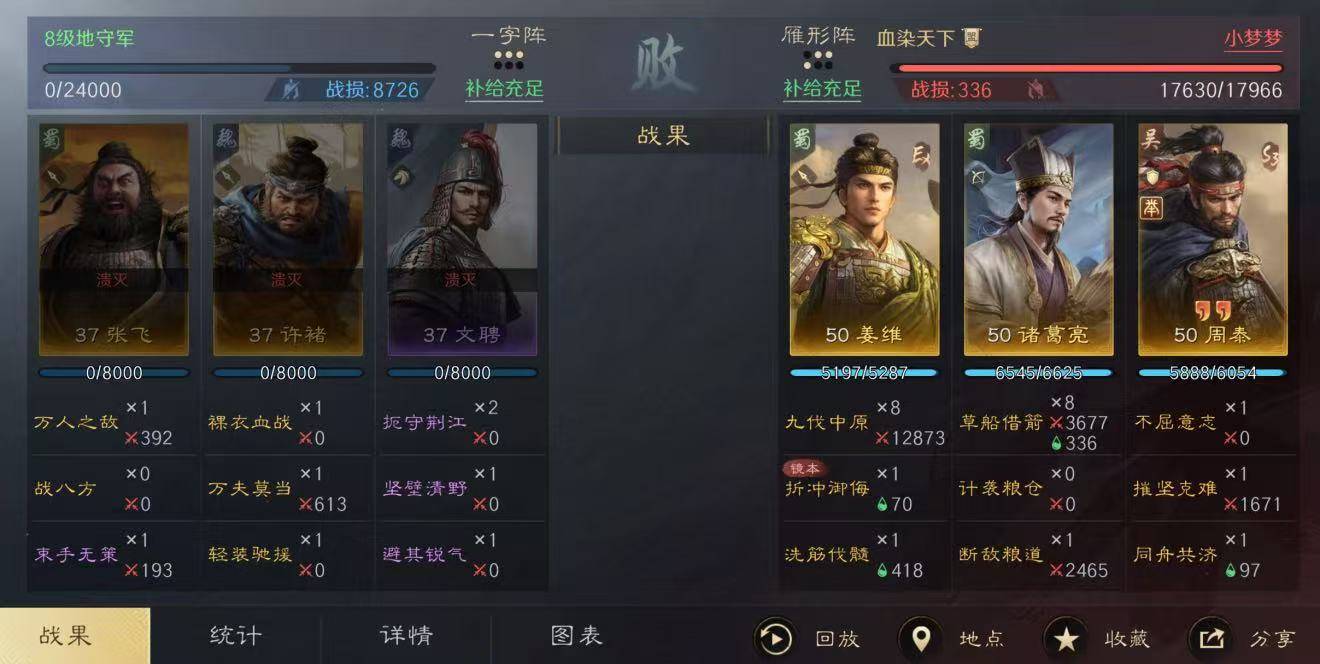Viewport: 1320px width, 664px height.
Task: Switch to the 战果 tab
Action: 66,636
